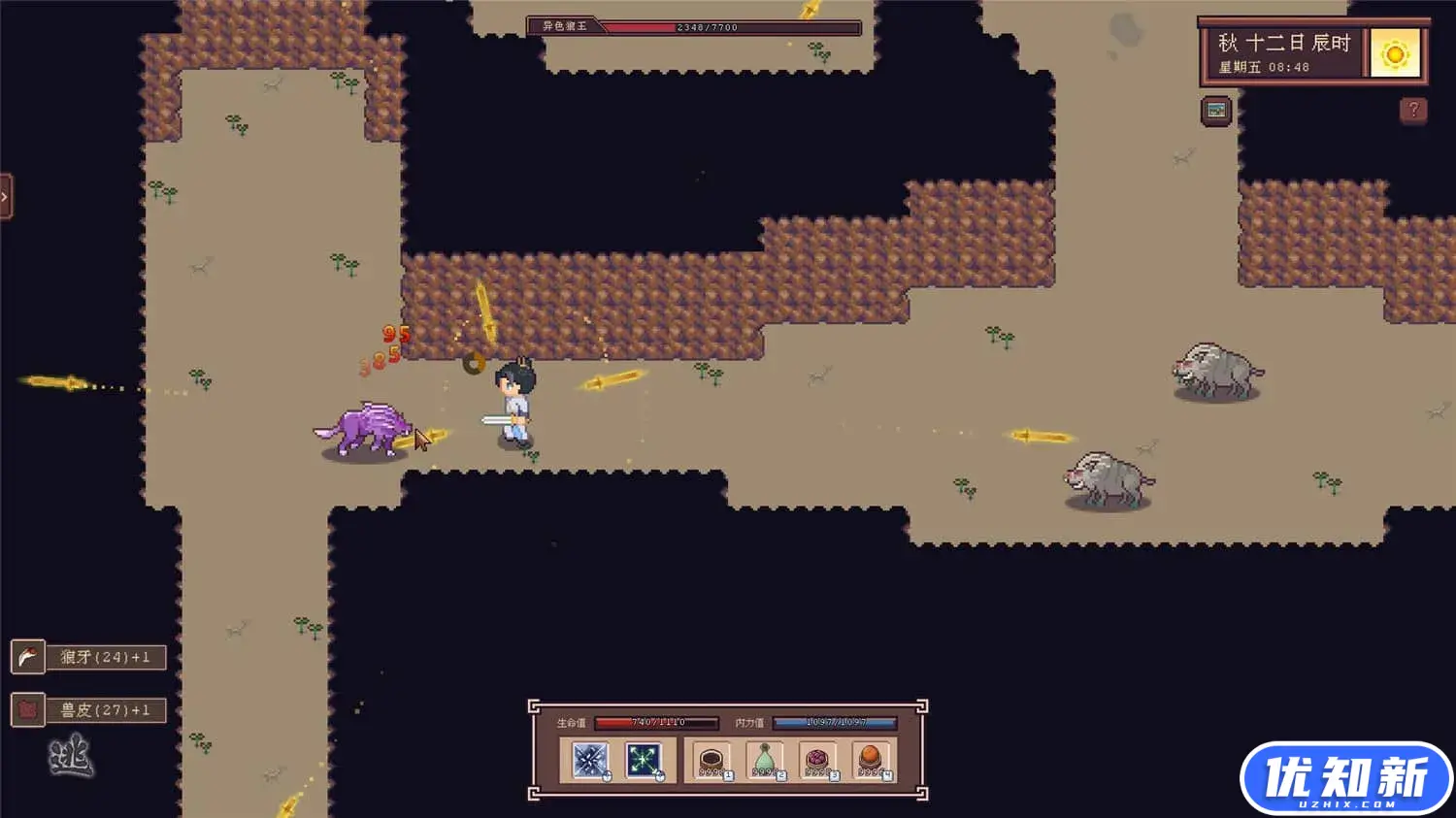
Task: Select the dark bowl item in slot 1
Action: click(x=711, y=760)
